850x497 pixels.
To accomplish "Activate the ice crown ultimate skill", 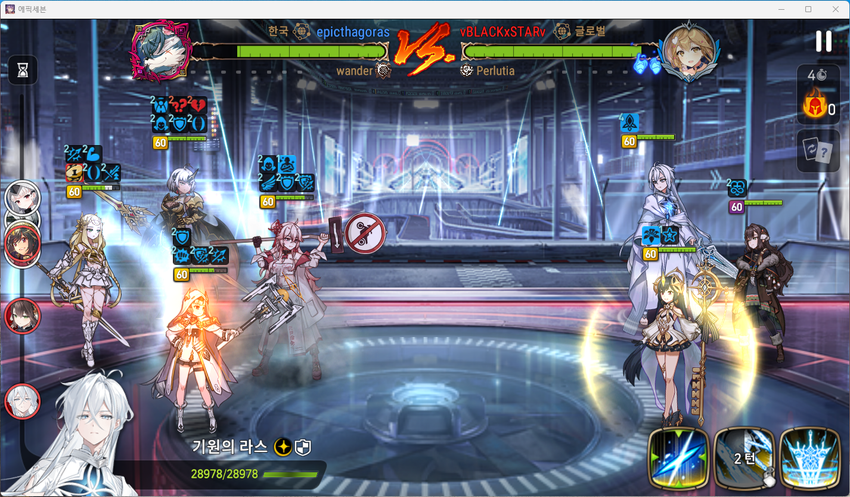I will tap(809, 460).
